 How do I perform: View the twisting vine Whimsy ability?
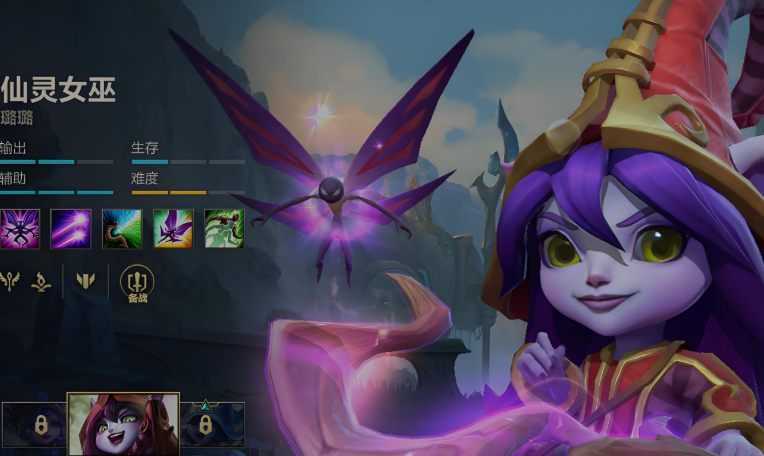122,228
